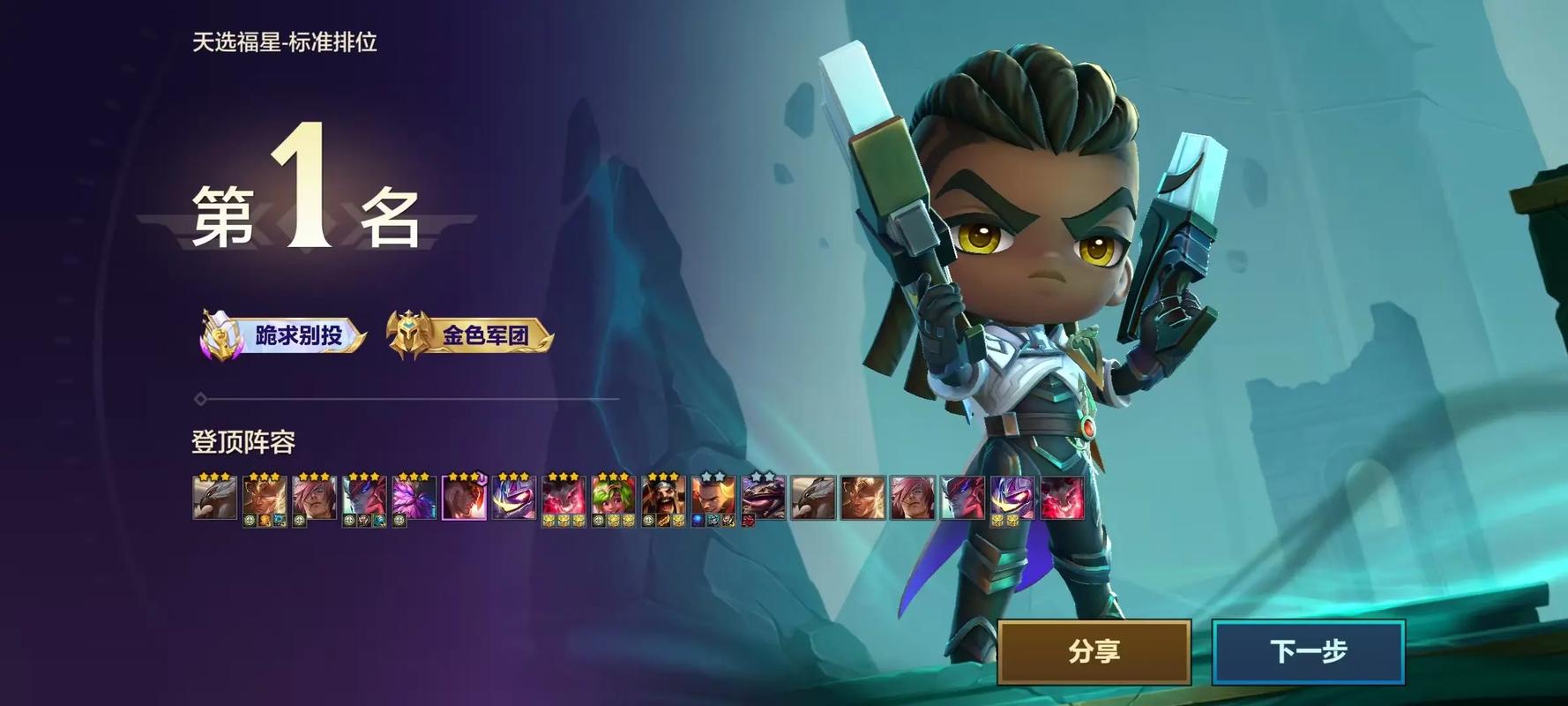Viewport: 1568px width, 706px height.
Task: Choose the starless pink-haired Sett portrait
Action: point(913,497)
